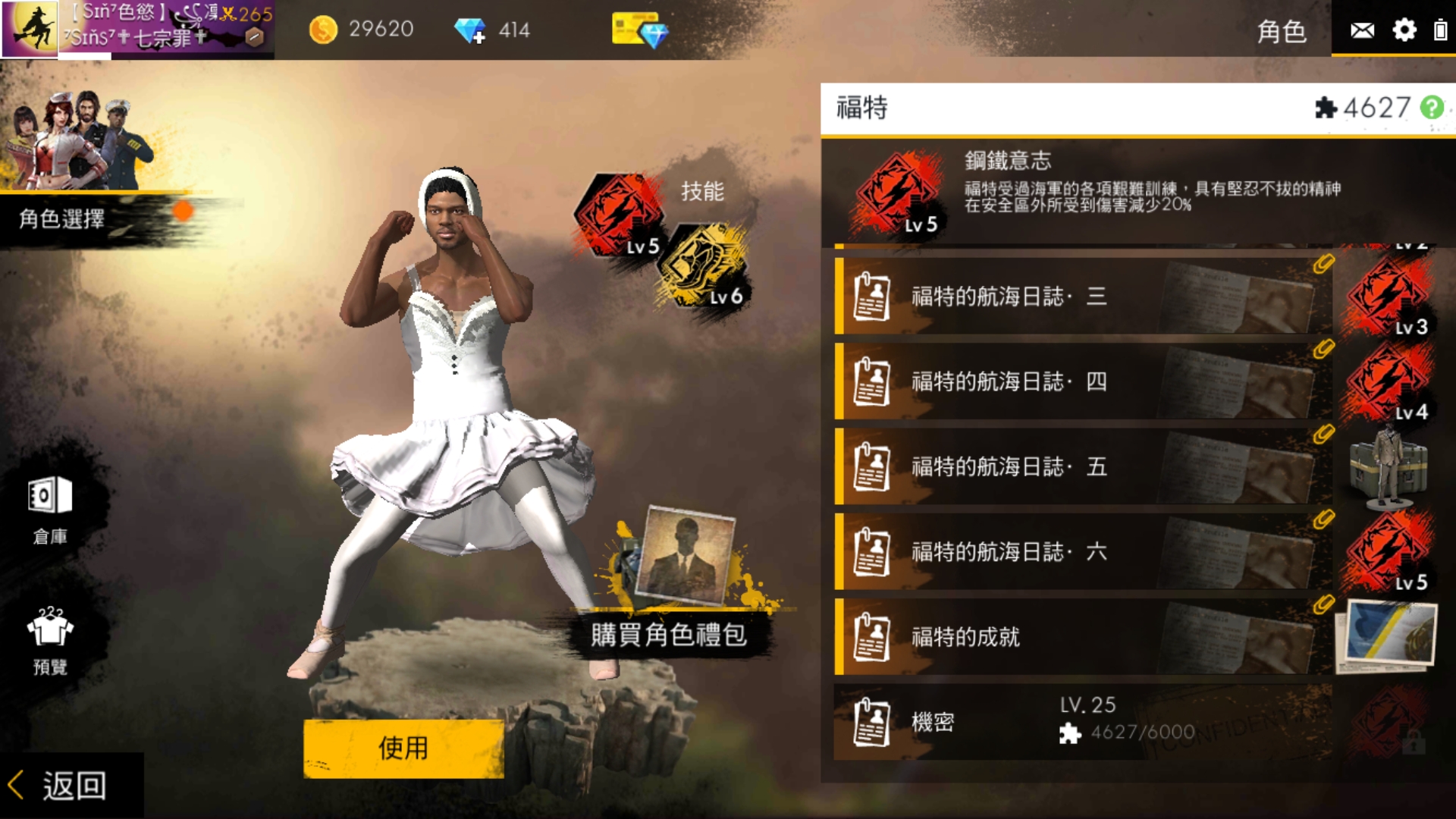Click the green question mark help icon
This screenshot has height=819, width=1456.
[1434, 108]
